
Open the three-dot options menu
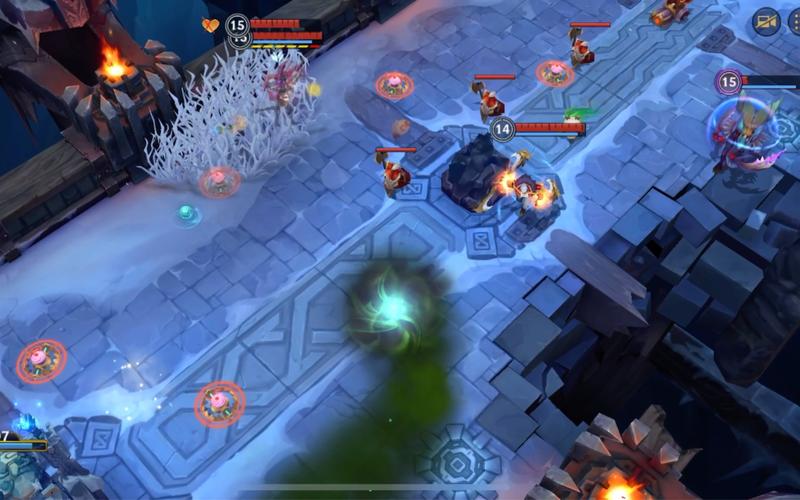click(x=795, y=22)
